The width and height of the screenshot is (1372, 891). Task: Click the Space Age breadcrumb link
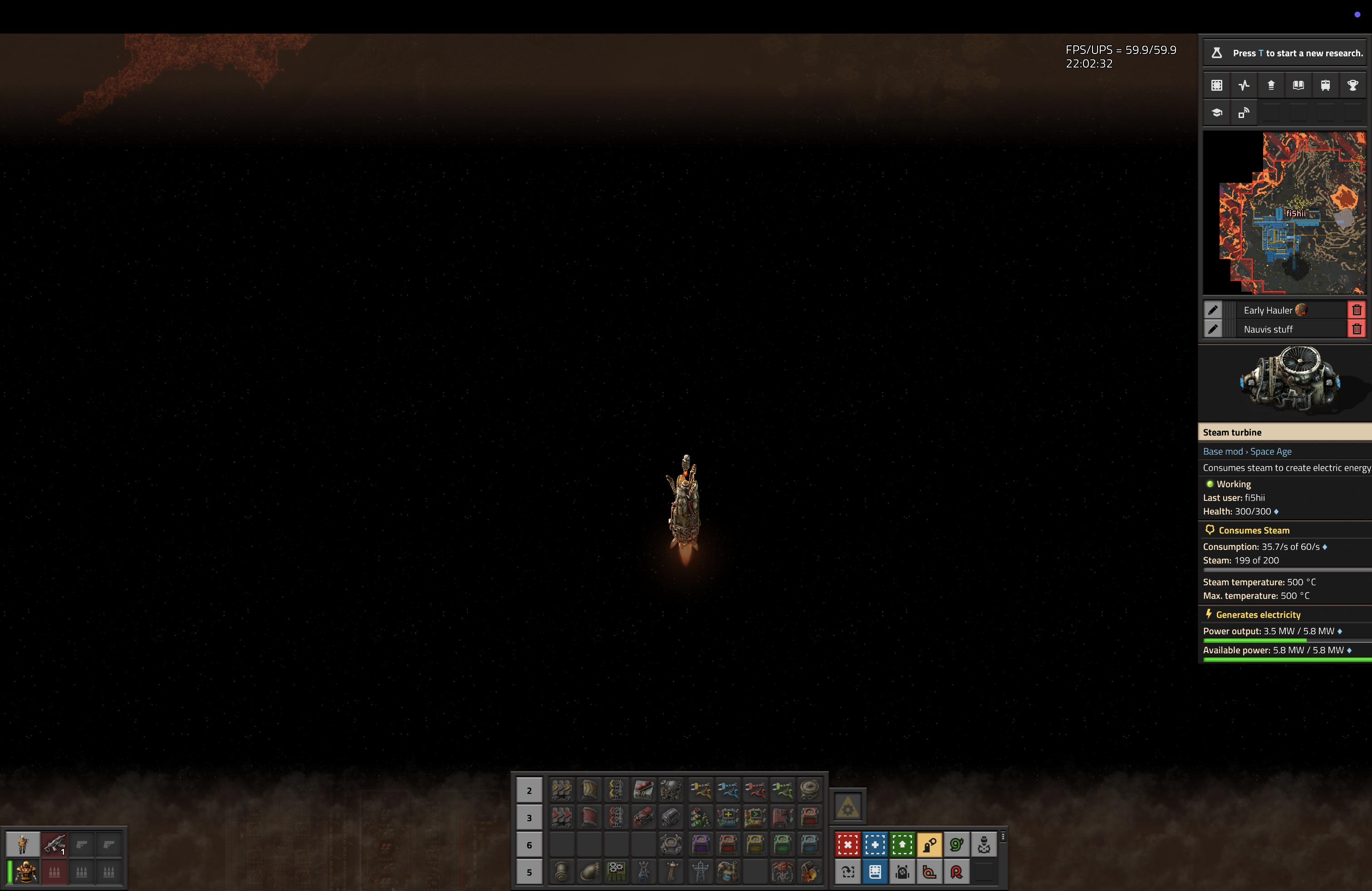tap(1270, 451)
